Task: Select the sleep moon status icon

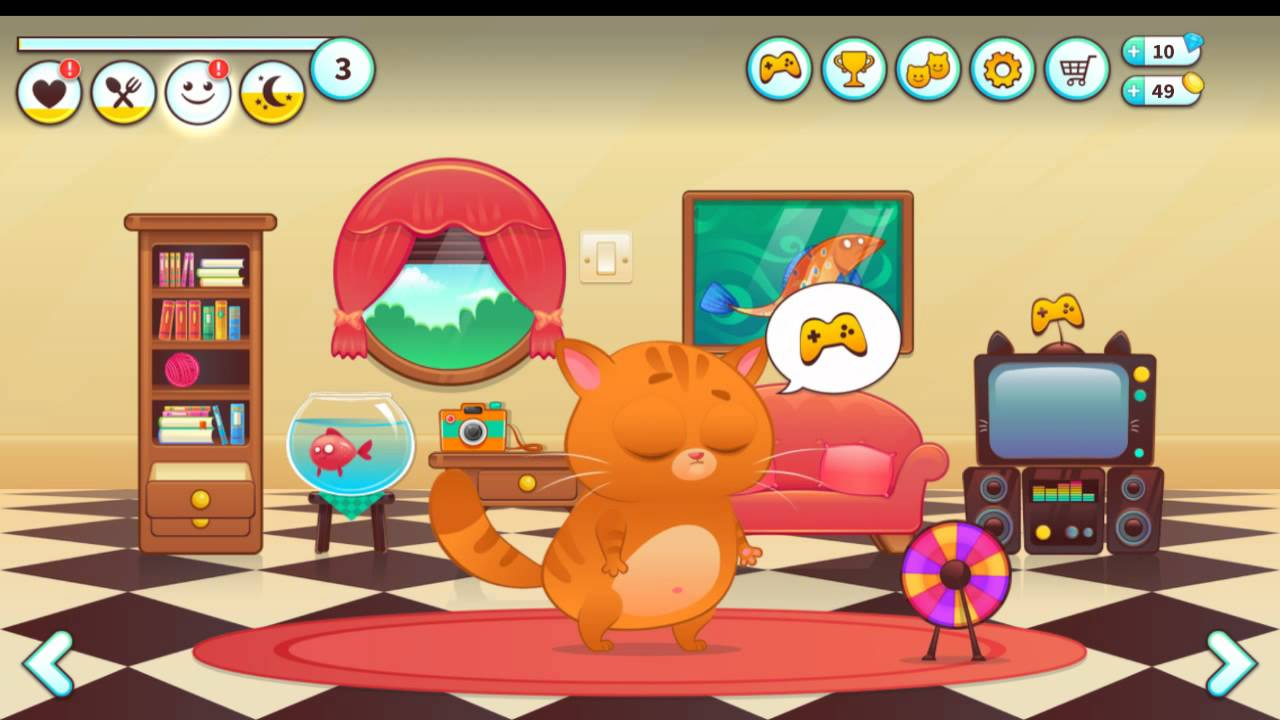Action: (271, 90)
